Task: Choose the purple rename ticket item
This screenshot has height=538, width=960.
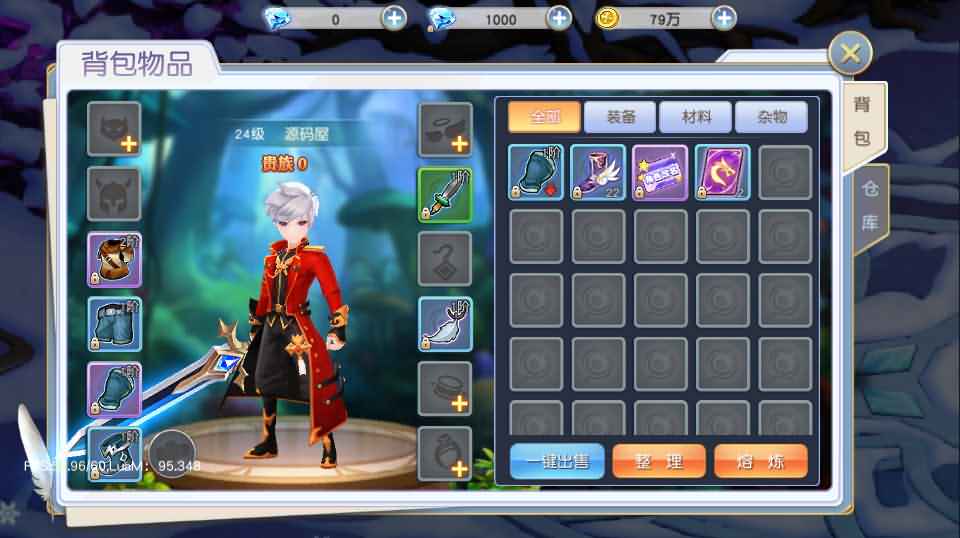Action: 660,173
